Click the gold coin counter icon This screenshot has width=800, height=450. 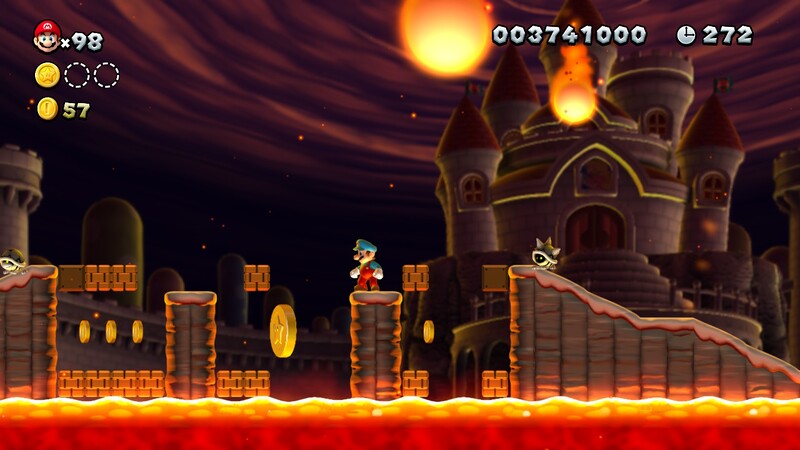point(47,109)
